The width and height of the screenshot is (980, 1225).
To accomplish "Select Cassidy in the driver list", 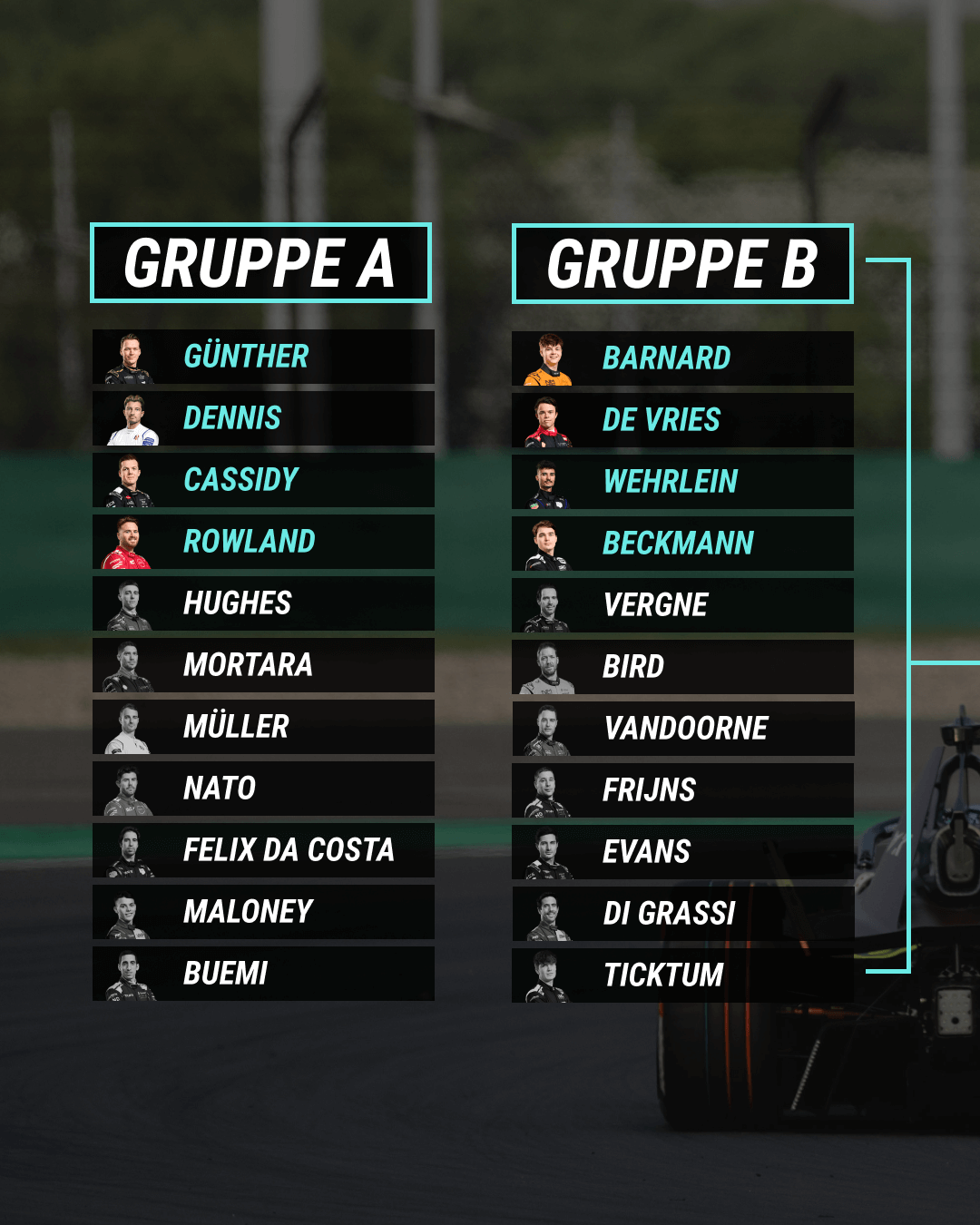I will pyautogui.click(x=263, y=480).
